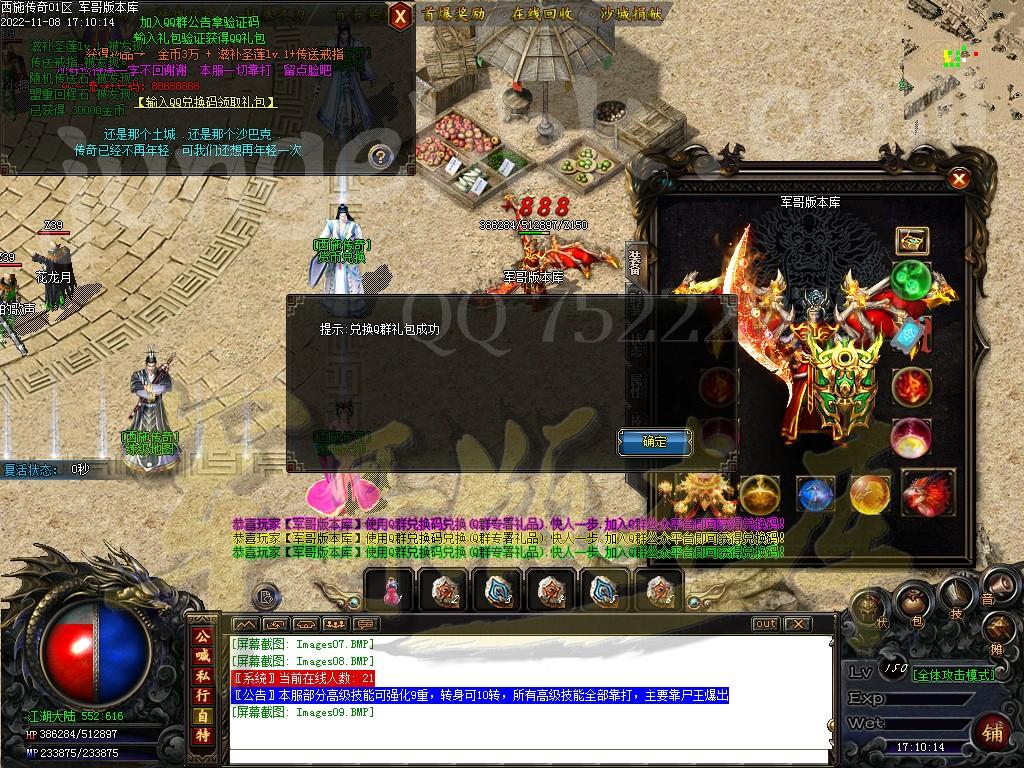This screenshot has width=1024, height=768.
Task: Close the character equipment panel
Action: [x=959, y=179]
